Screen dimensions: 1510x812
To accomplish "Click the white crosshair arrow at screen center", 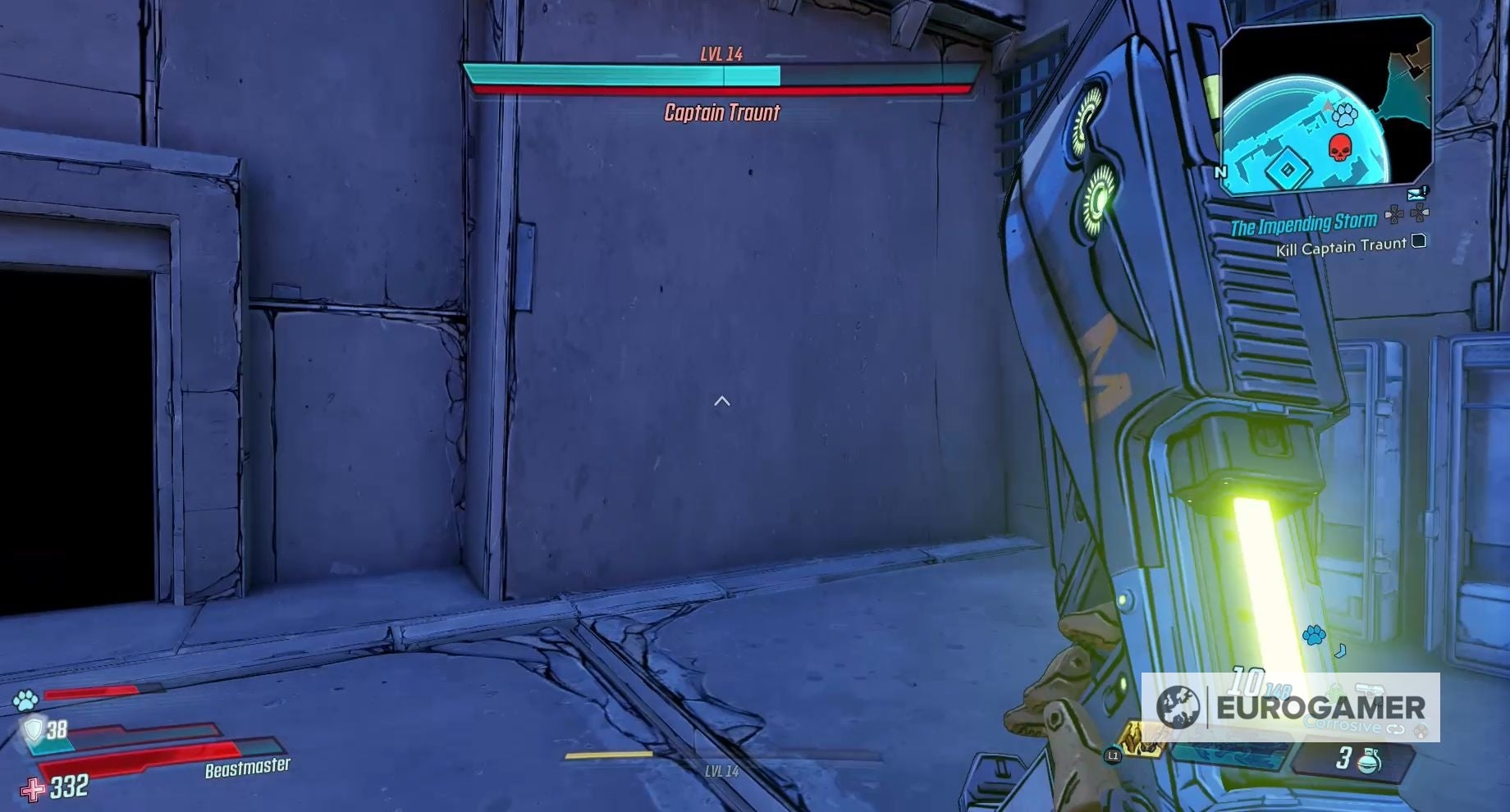I will point(722,401).
